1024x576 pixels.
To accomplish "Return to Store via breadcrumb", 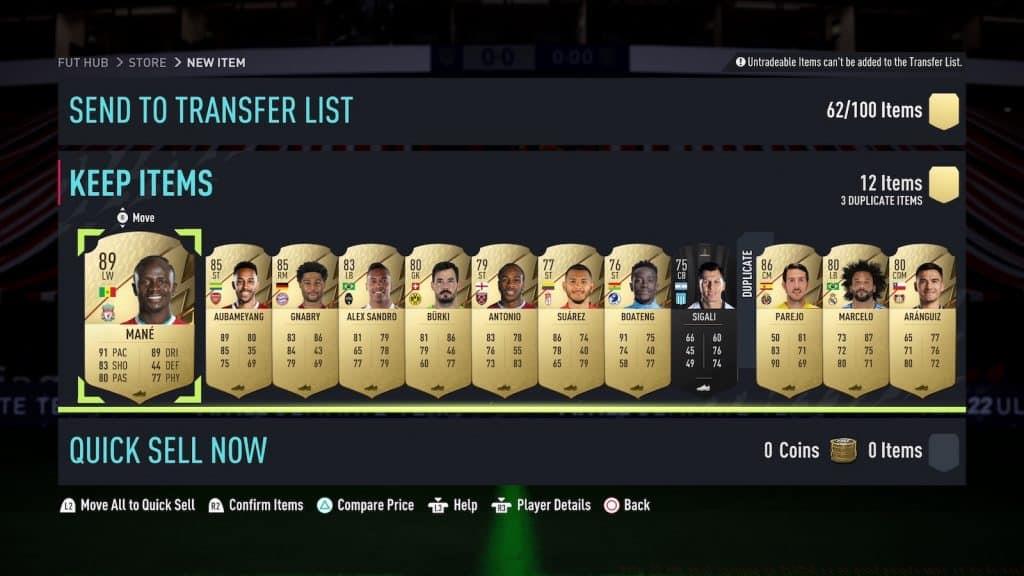I will pyautogui.click(x=147, y=62).
